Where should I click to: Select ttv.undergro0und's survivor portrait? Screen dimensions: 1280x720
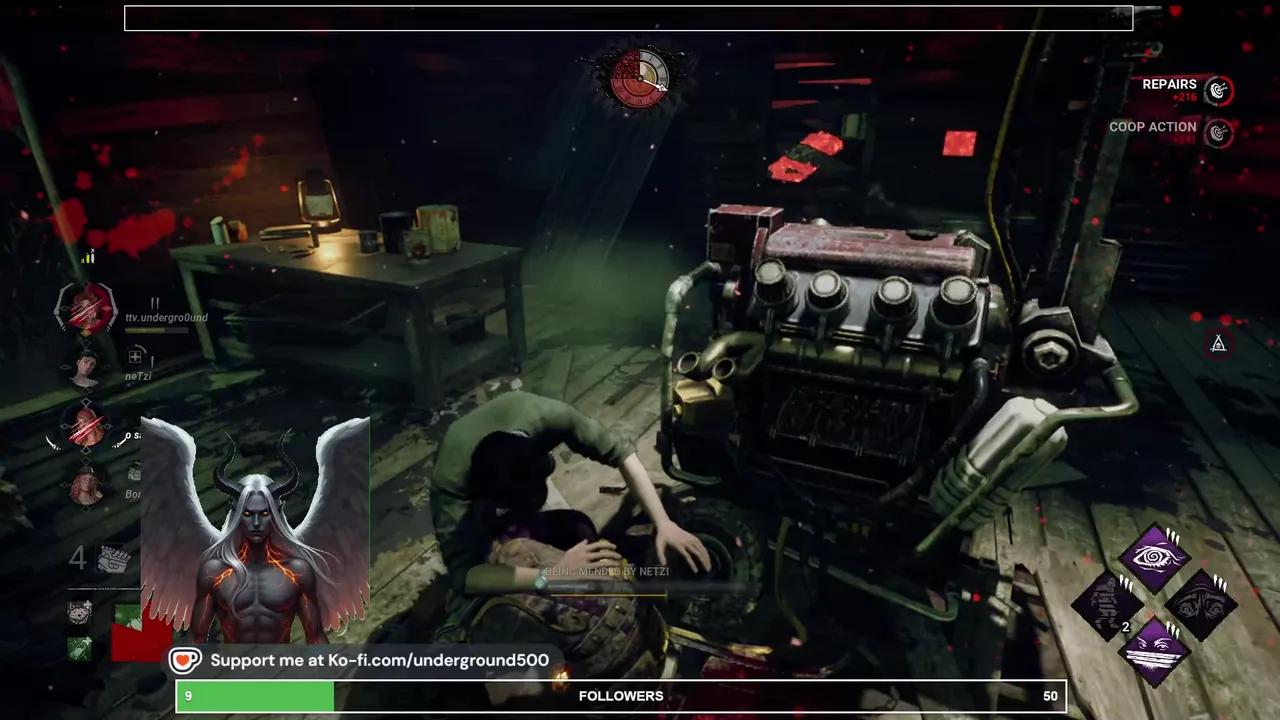point(85,310)
